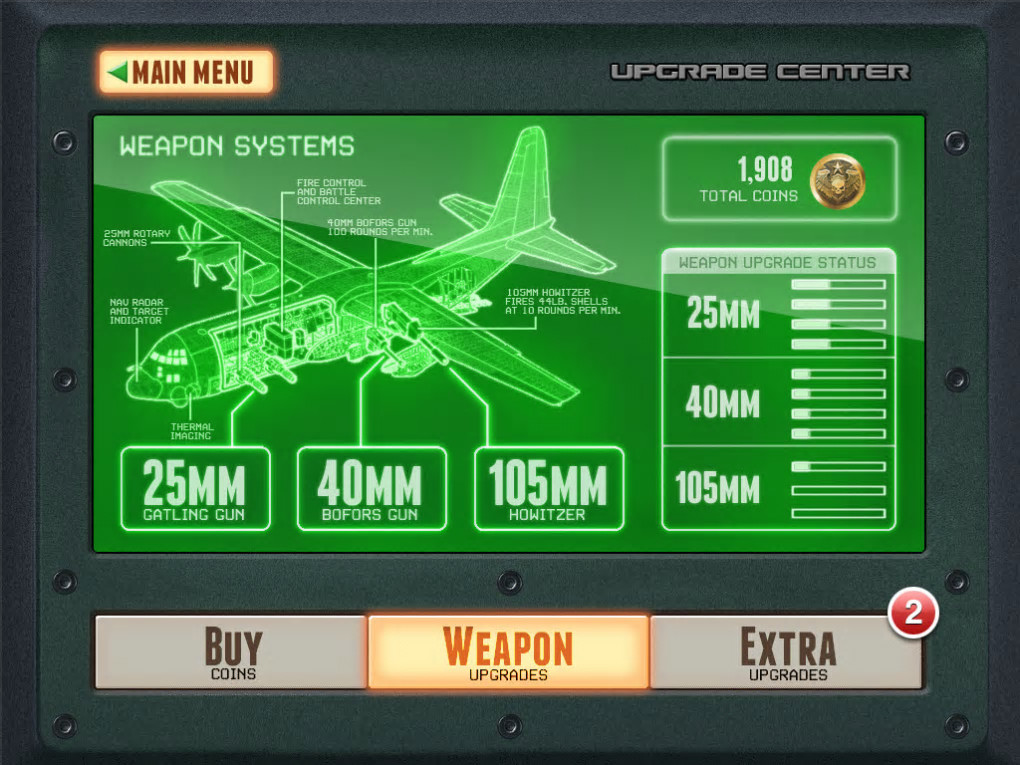Select the 25MM Gatling Gun upgrade
Image resolution: width=1020 pixels, height=765 pixels.
coord(195,489)
